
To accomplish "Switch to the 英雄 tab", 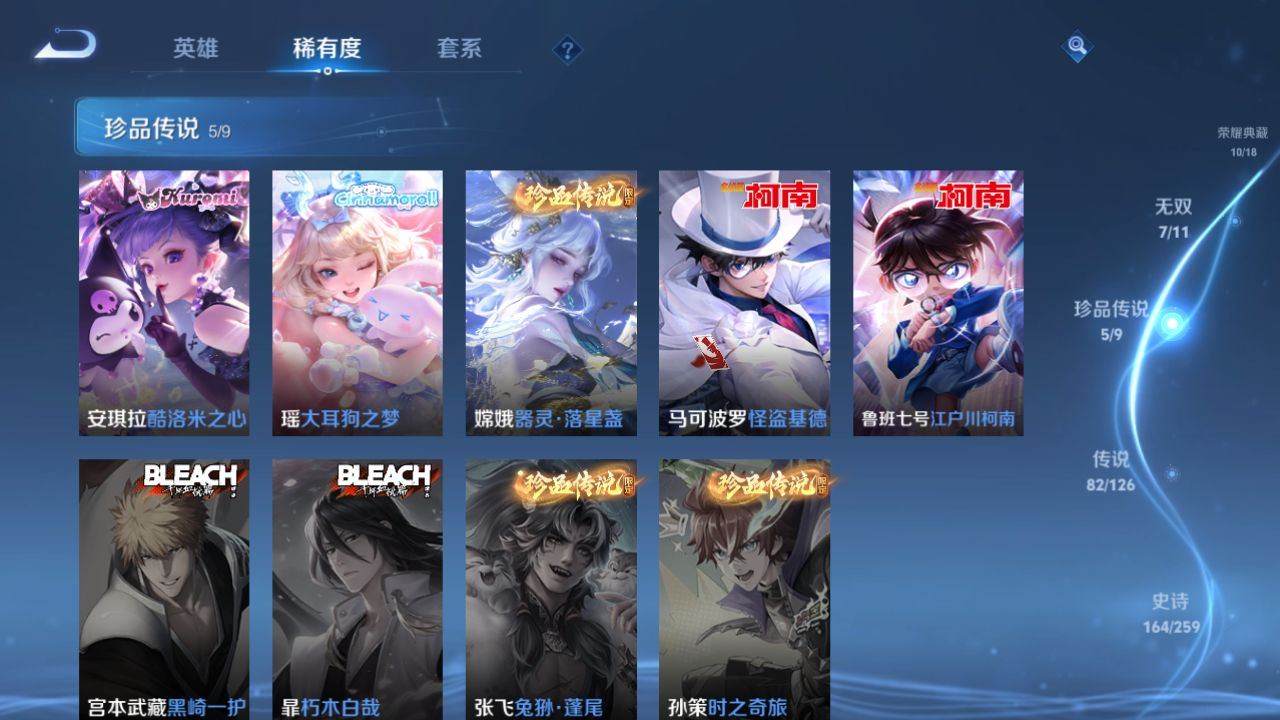I will click(x=195, y=48).
